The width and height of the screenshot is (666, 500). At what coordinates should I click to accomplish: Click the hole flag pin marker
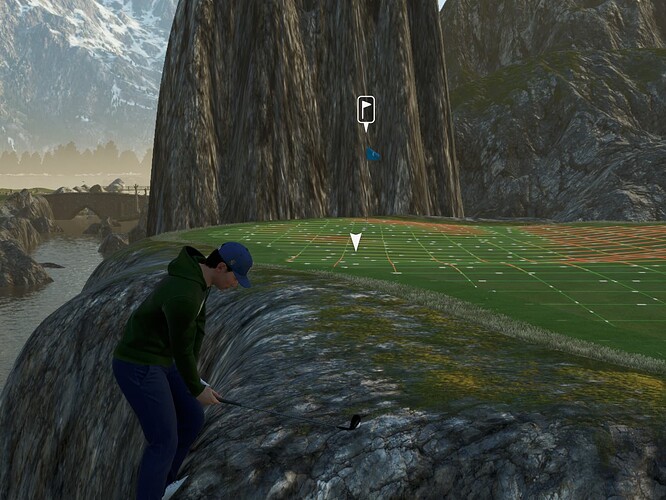tap(366, 110)
